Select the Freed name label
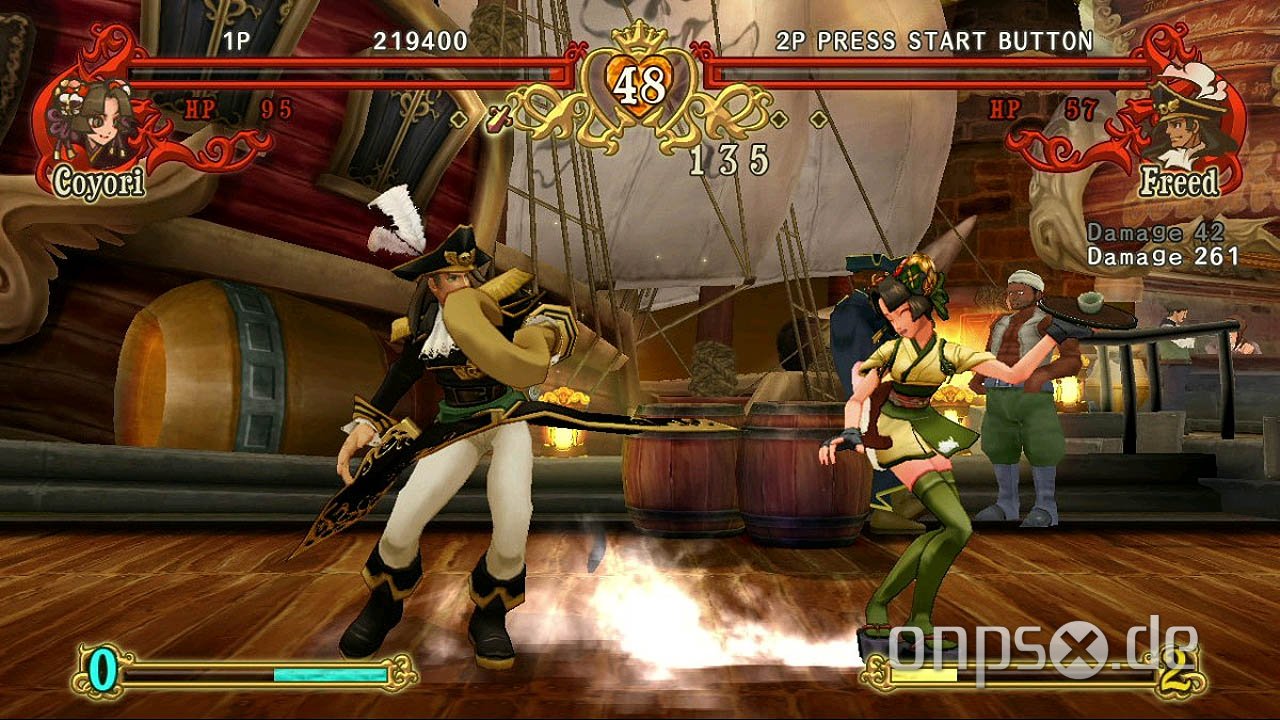The width and height of the screenshot is (1280, 720). 1180,182
